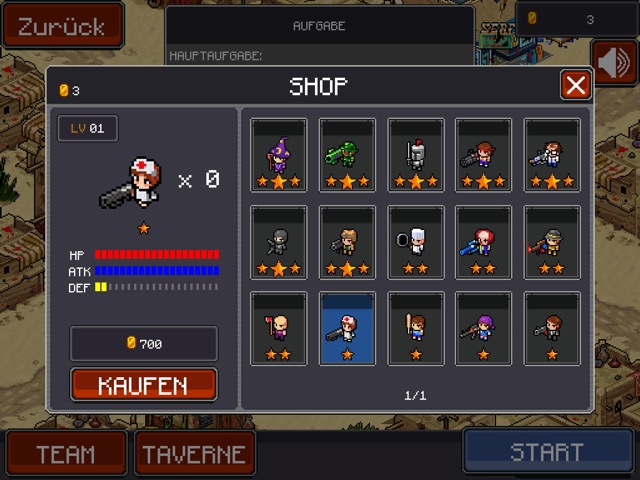The width and height of the screenshot is (640, 480).
Task: Close the shop window
Action: (x=575, y=86)
